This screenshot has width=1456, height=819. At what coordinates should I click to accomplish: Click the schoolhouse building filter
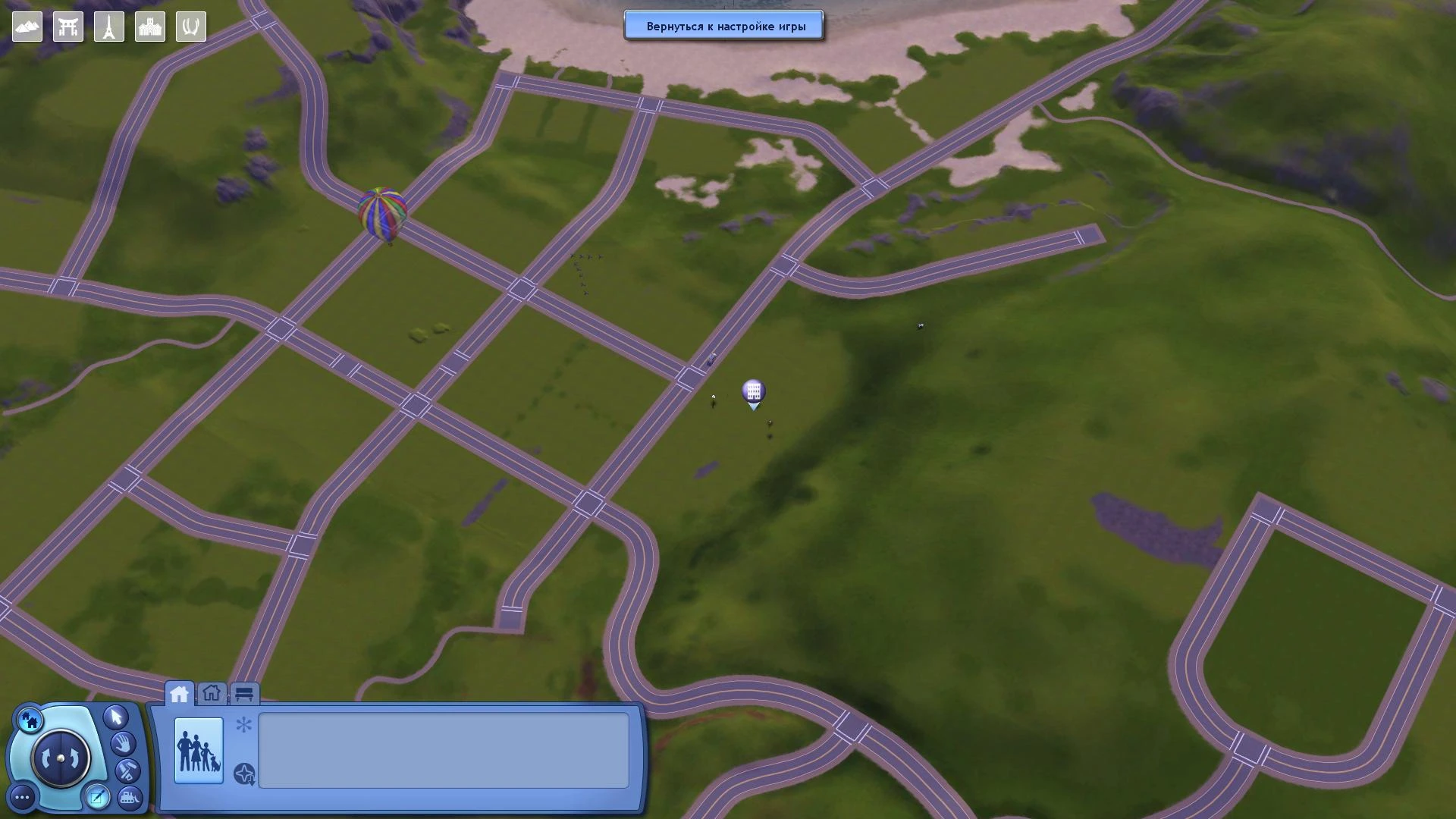point(149,26)
